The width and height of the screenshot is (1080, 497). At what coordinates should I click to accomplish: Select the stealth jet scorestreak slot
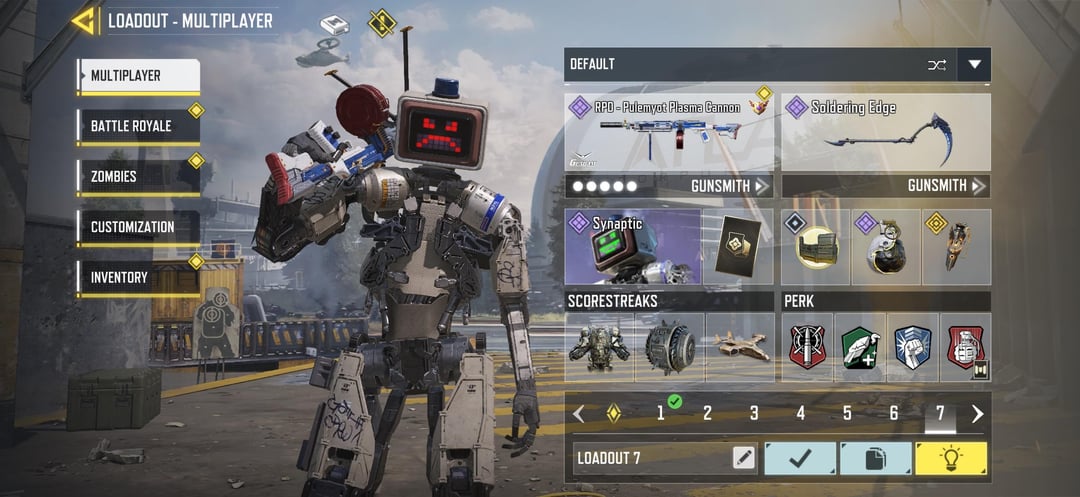(740, 347)
